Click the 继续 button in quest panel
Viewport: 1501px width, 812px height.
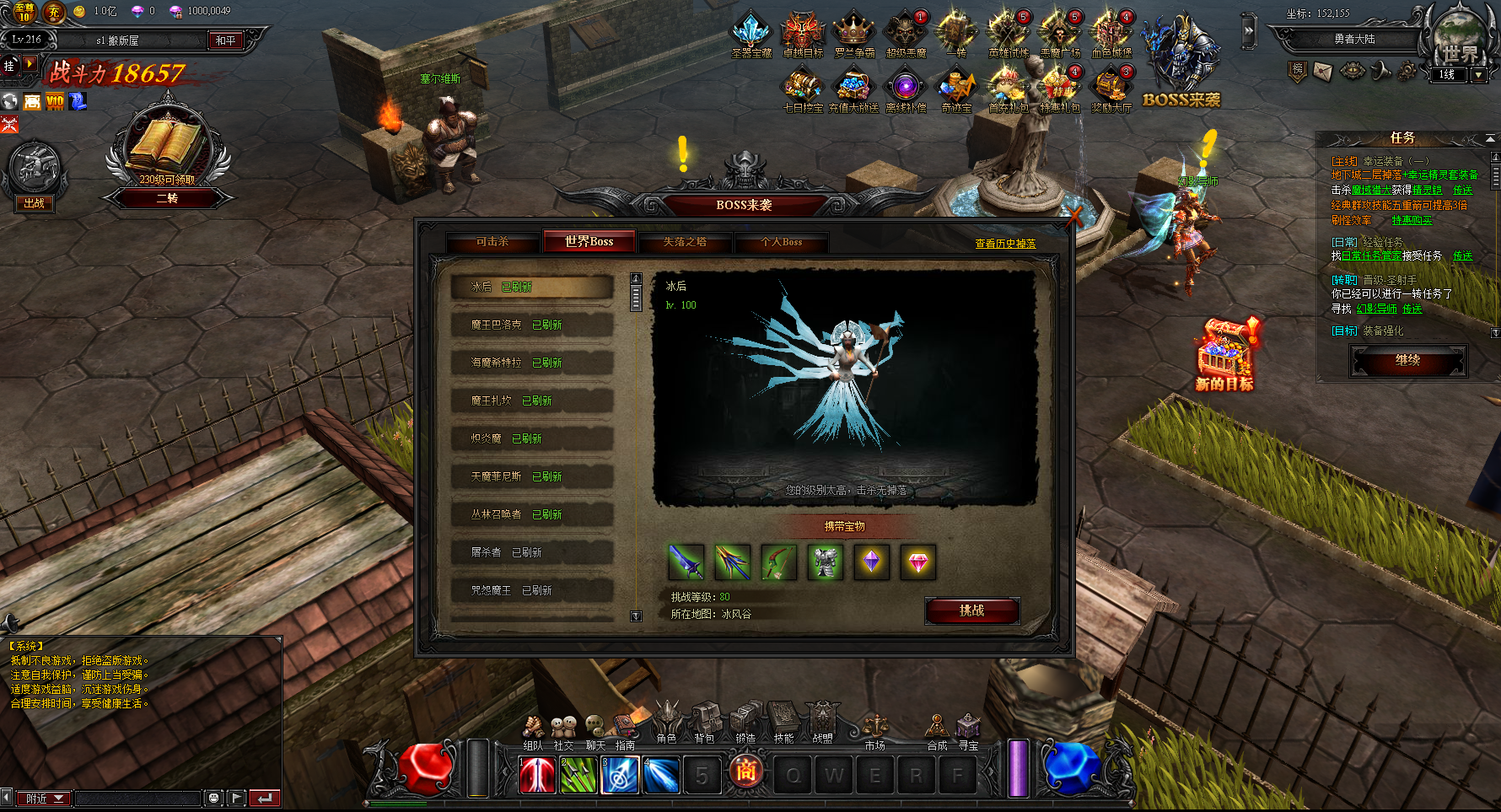click(x=1407, y=361)
